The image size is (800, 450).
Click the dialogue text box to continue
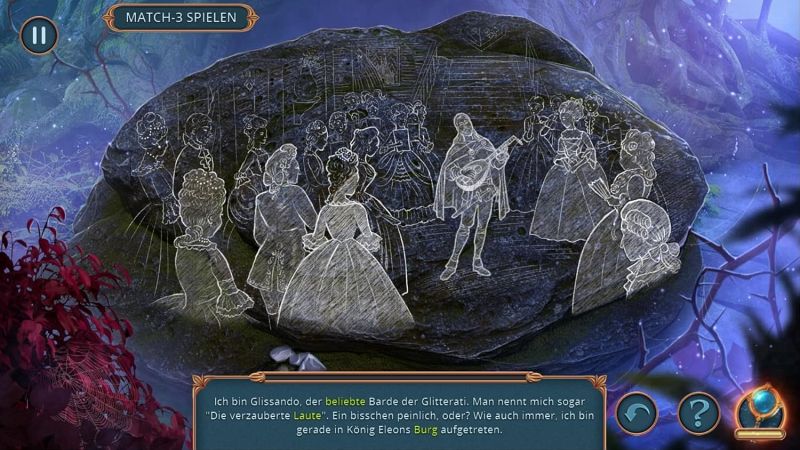click(399, 408)
